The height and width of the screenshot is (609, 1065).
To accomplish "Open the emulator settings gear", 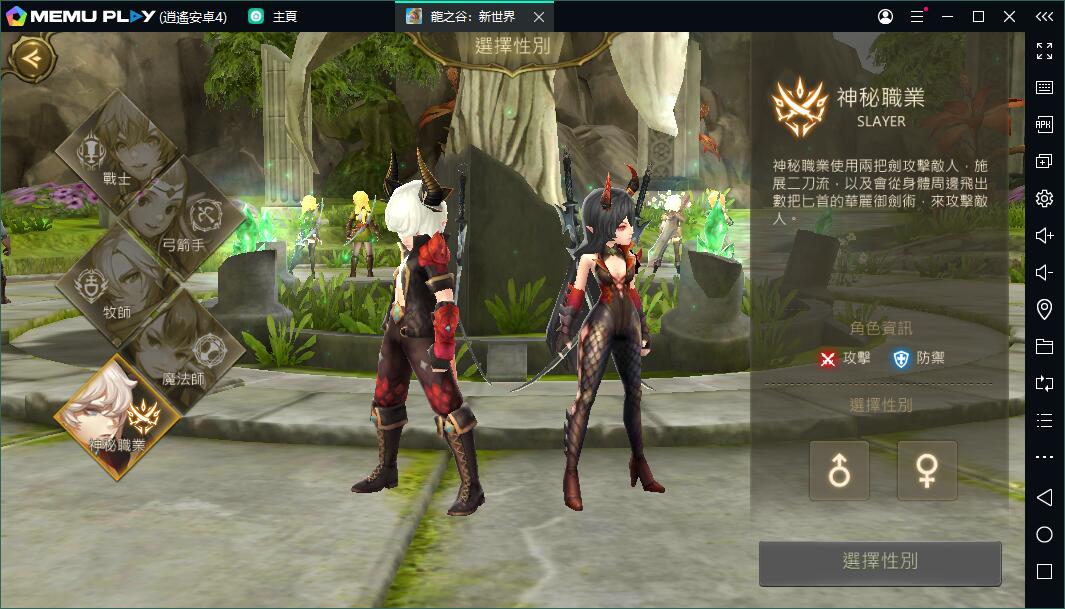I will (x=1044, y=198).
